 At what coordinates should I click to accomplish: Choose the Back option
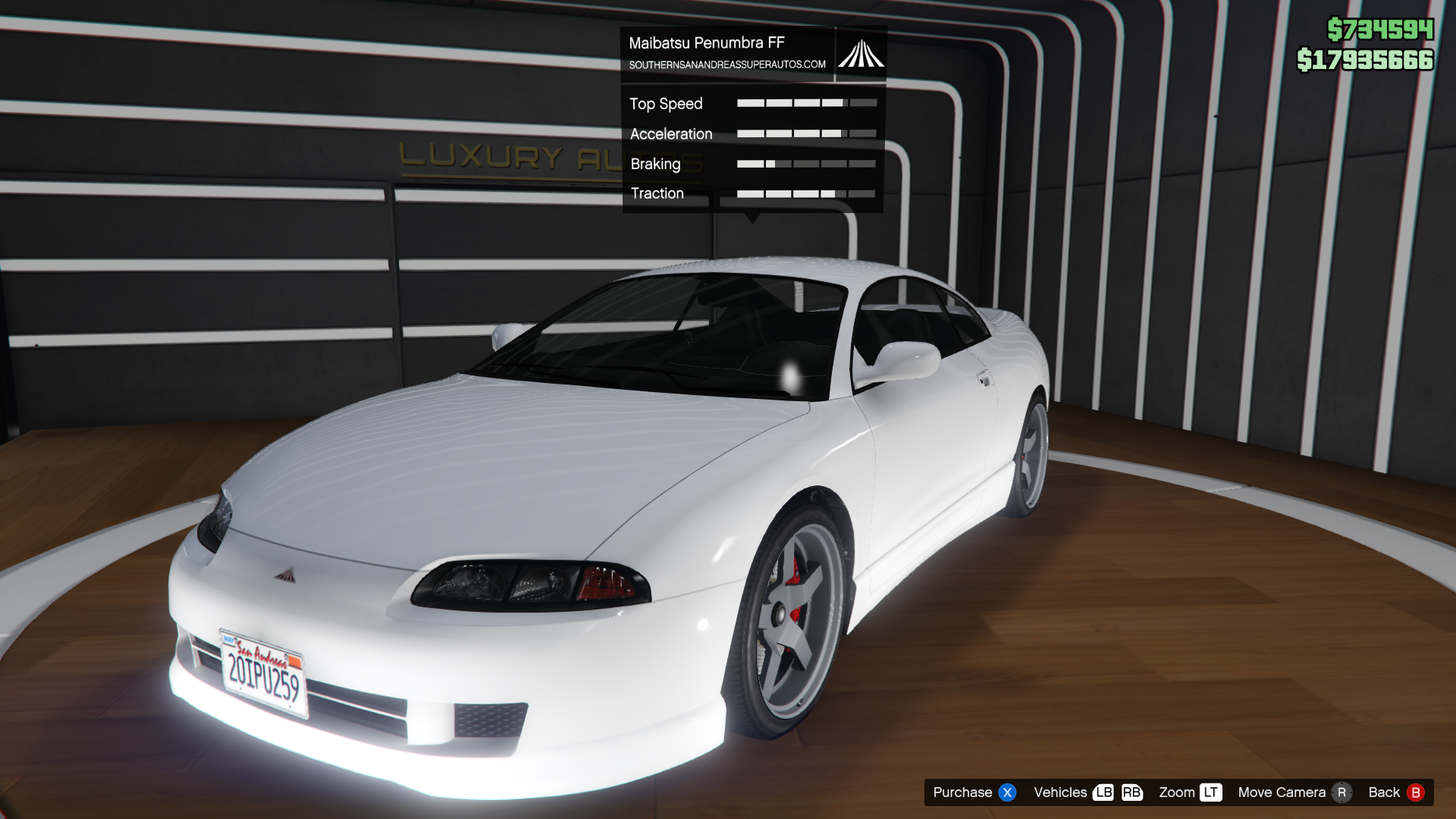click(1395, 792)
